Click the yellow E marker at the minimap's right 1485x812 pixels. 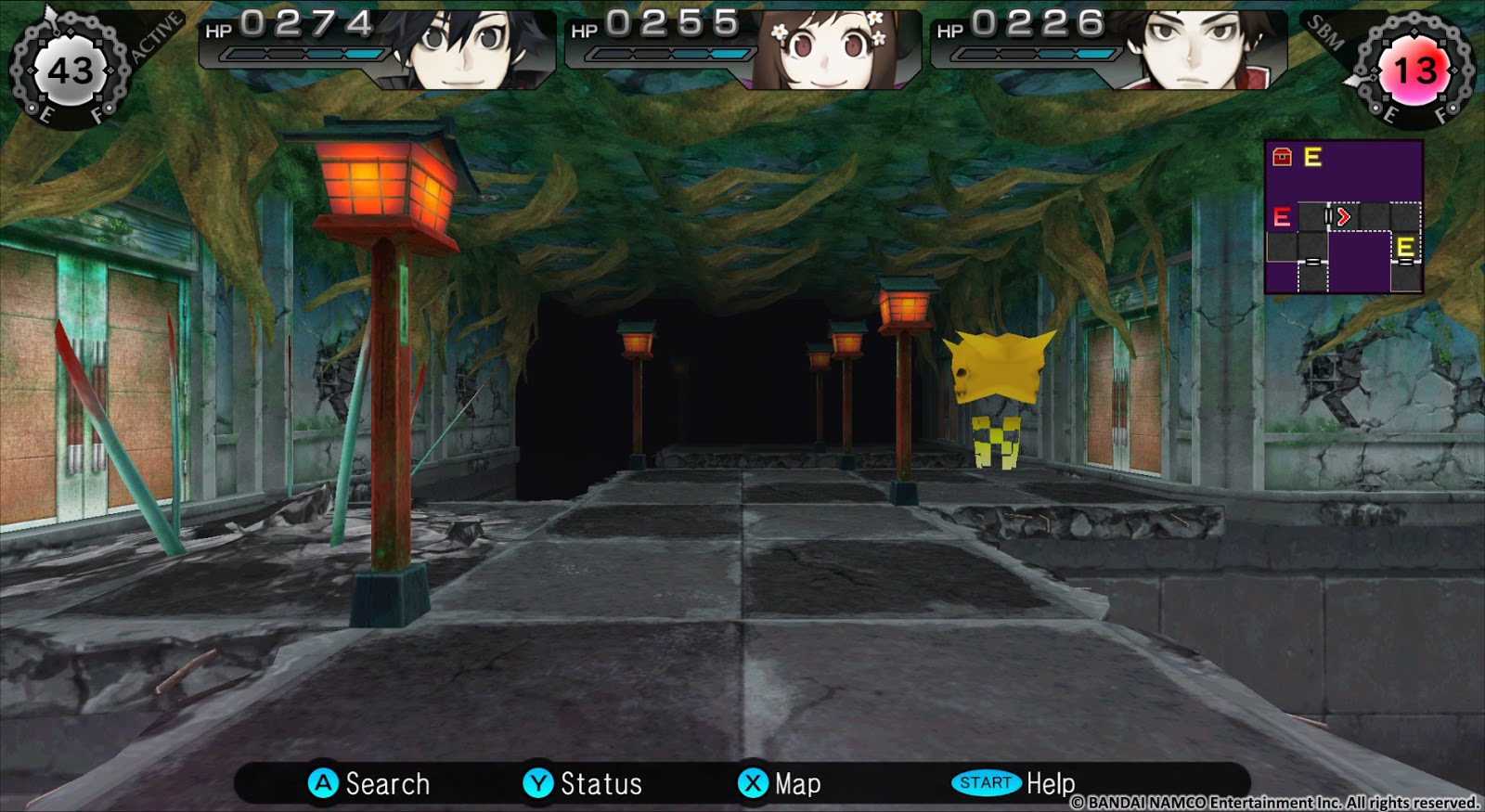coord(1404,249)
